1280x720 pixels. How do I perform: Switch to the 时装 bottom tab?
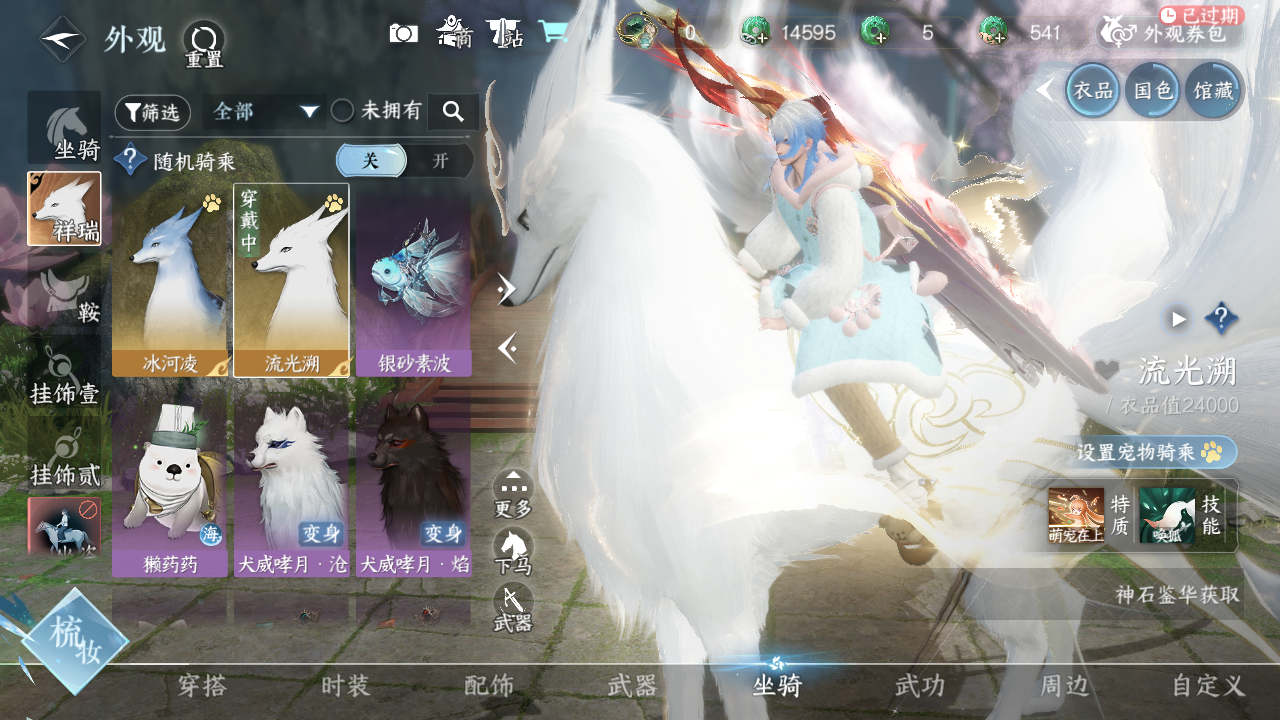[x=346, y=686]
